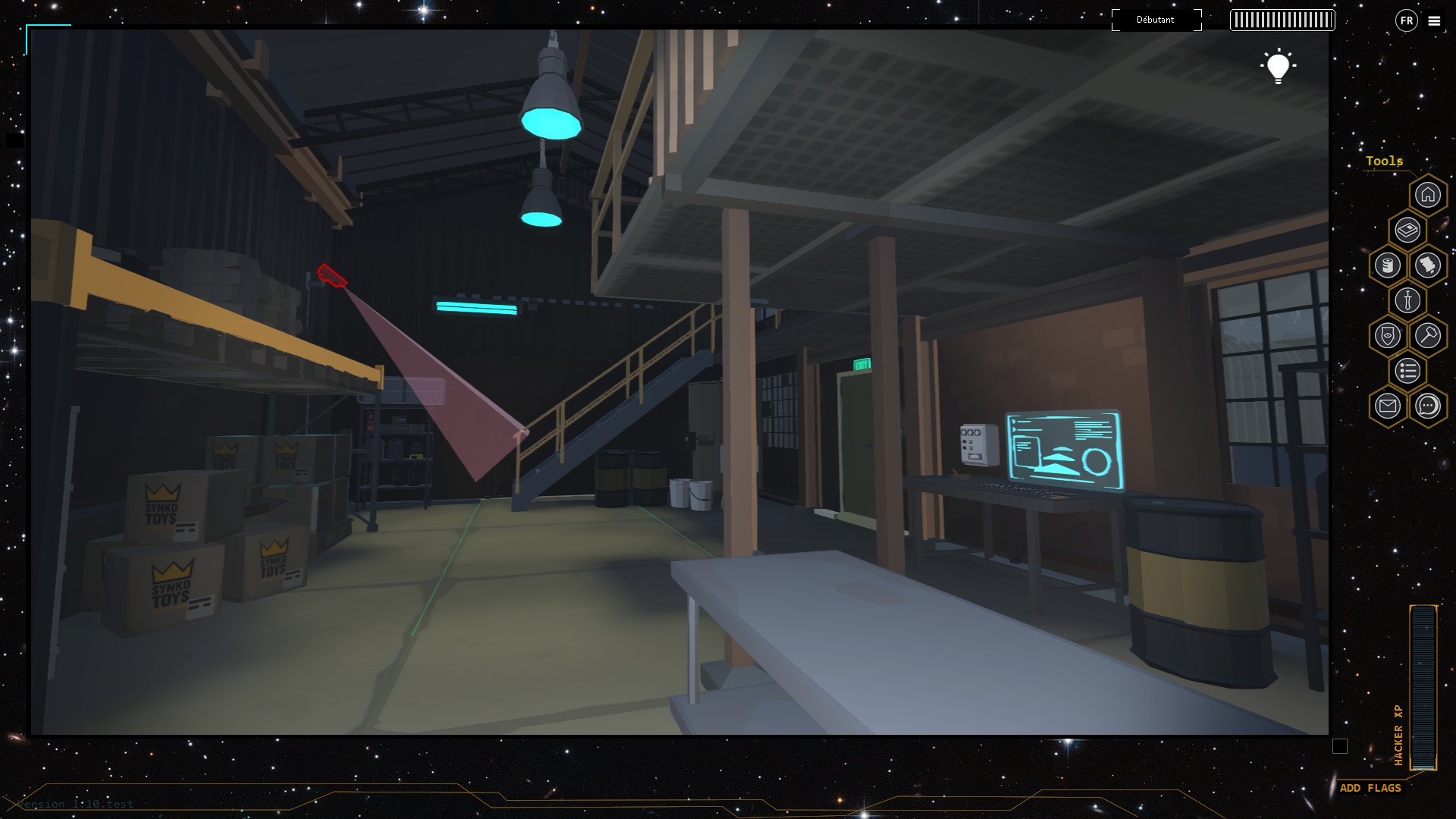Click the striped progress meter at top
This screenshot has height=819, width=1456.
[1282, 20]
